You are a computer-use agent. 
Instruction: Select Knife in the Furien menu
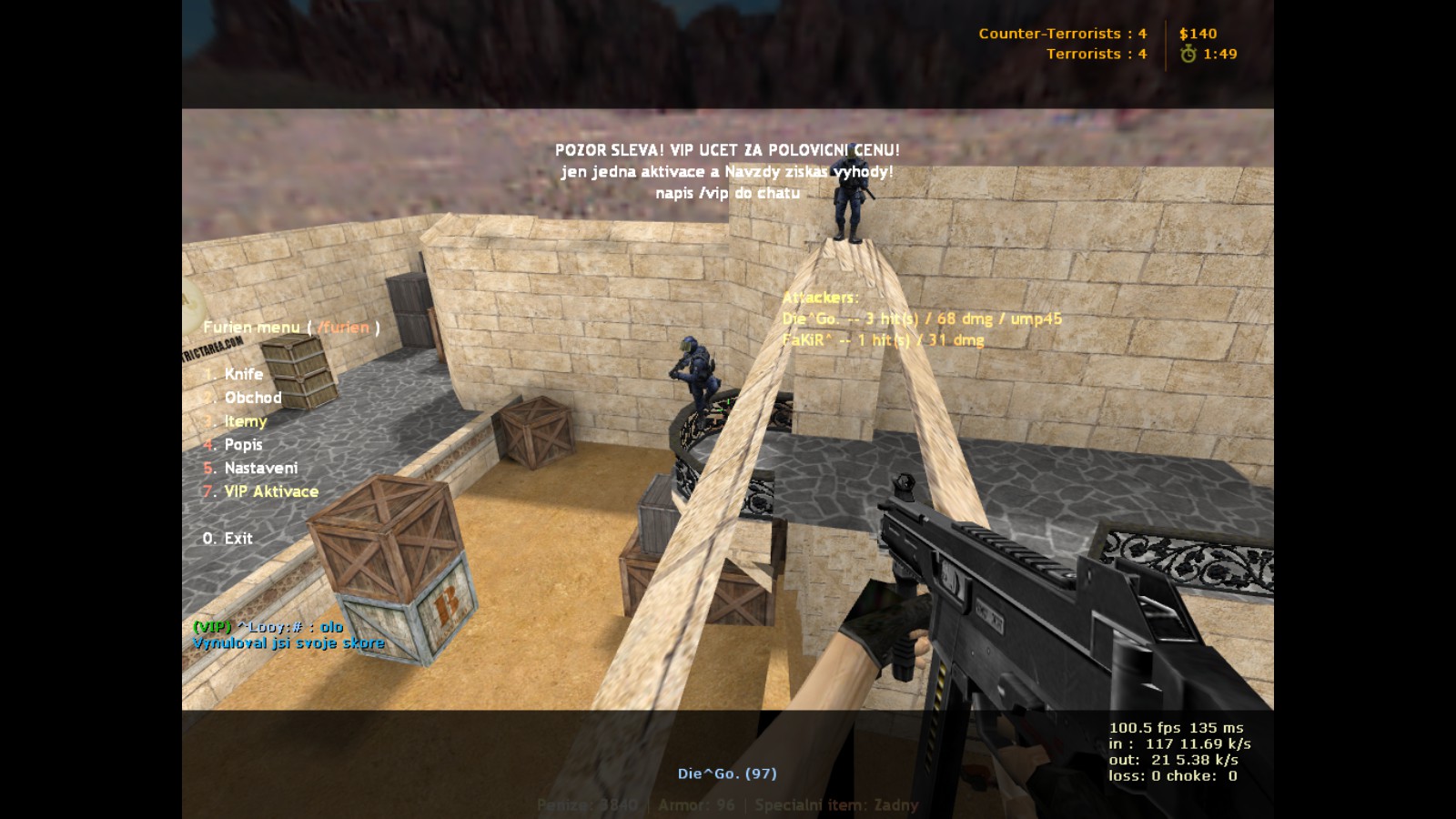pos(243,374)
